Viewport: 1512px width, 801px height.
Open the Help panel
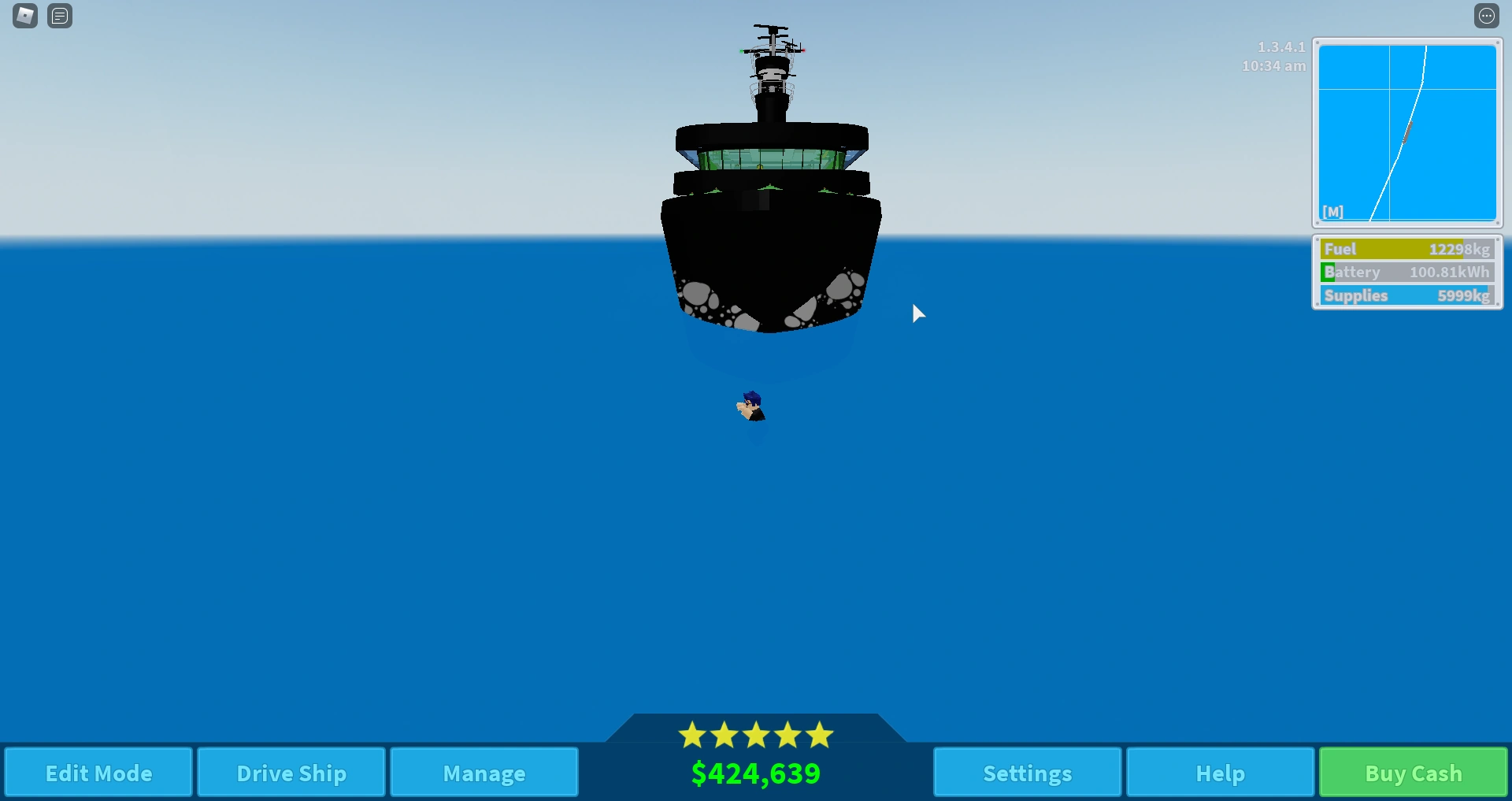[x=1219, y=773]
